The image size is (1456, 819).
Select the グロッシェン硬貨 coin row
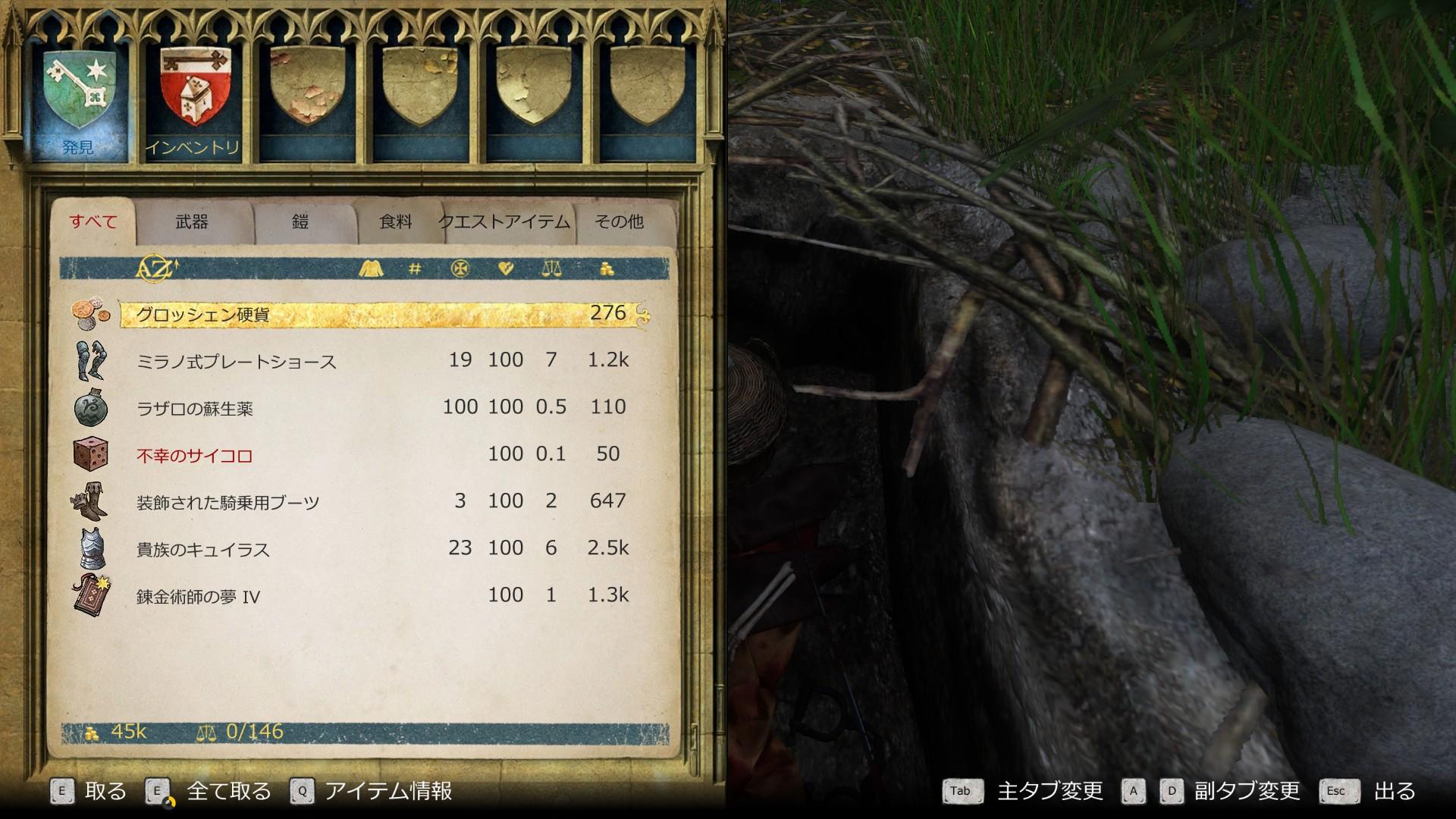[x=379, y=314]
